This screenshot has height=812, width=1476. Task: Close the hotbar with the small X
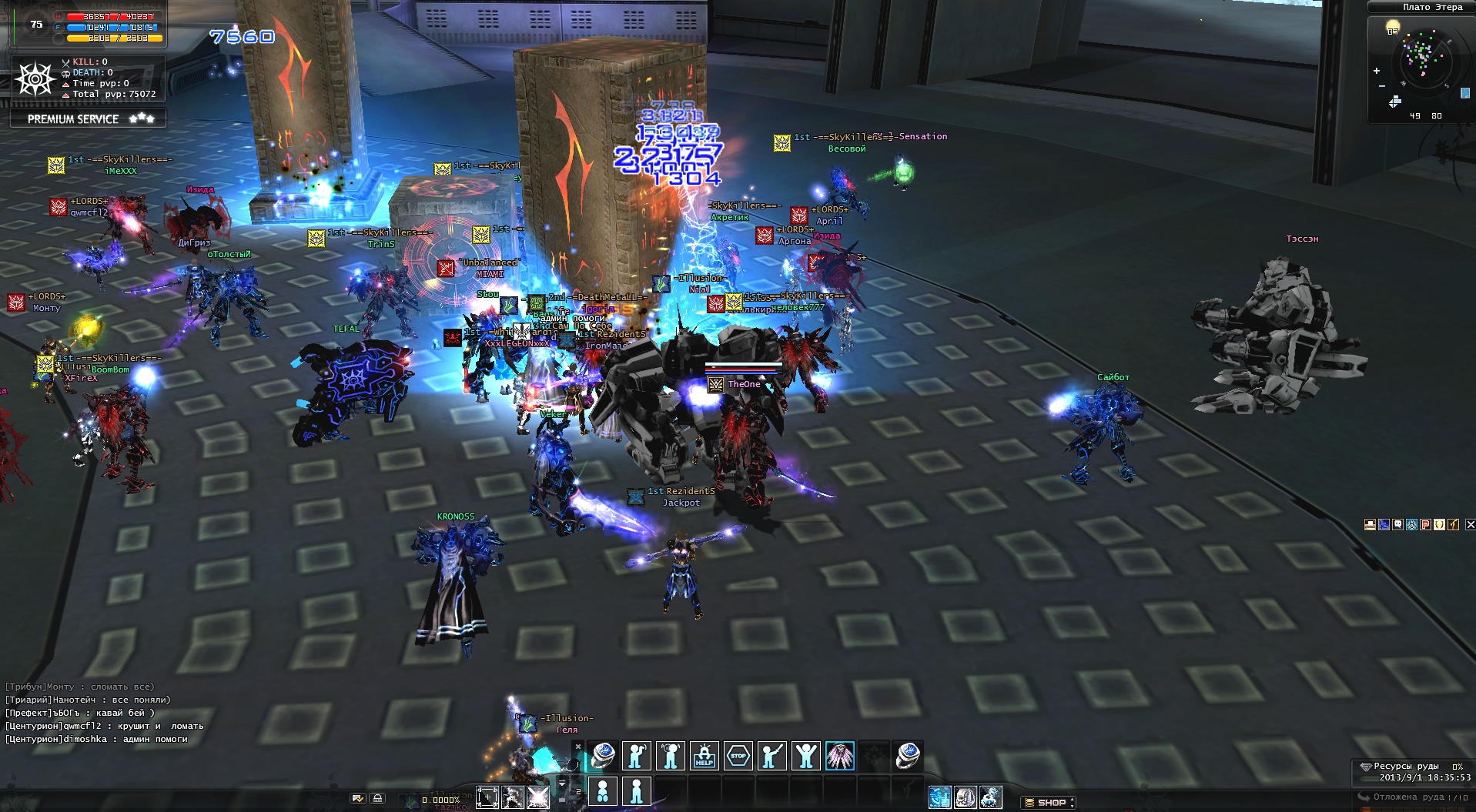point(578,746)
